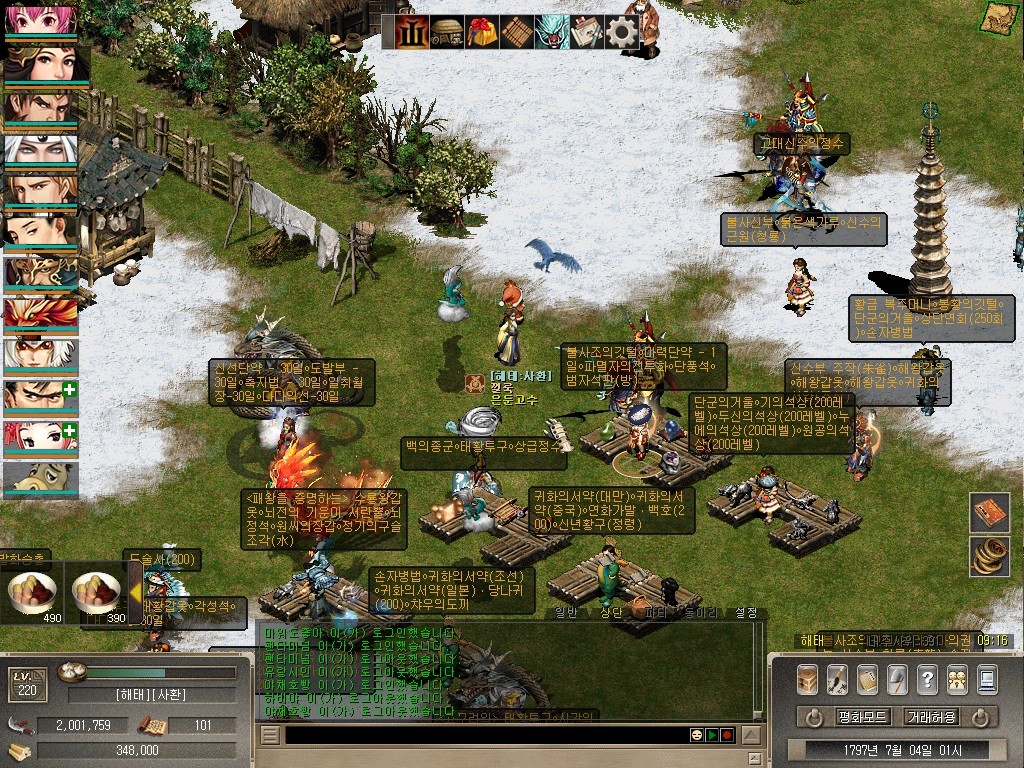1024x768 pixels.
Task: Open the 설정 chat settings tab
Action: [746, 612]
